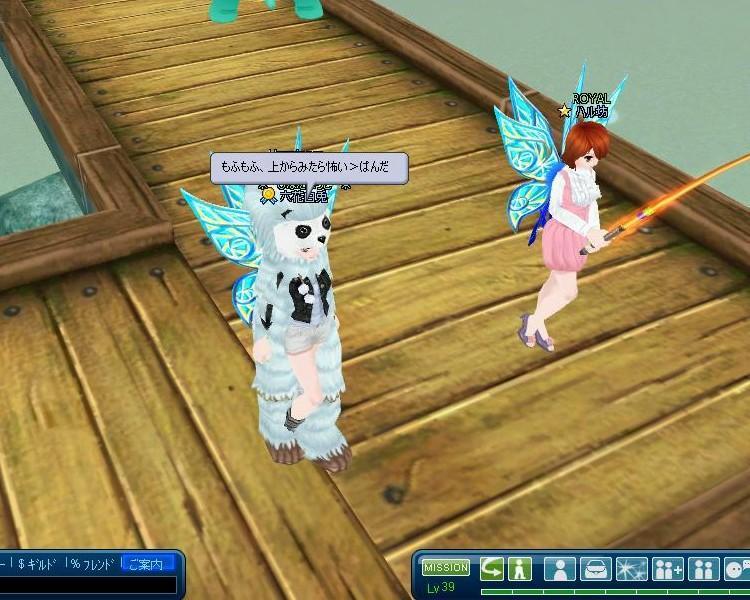Click the green curved arrow icon
The width and height of the screenshot is (750, 600).
point(492,569)
